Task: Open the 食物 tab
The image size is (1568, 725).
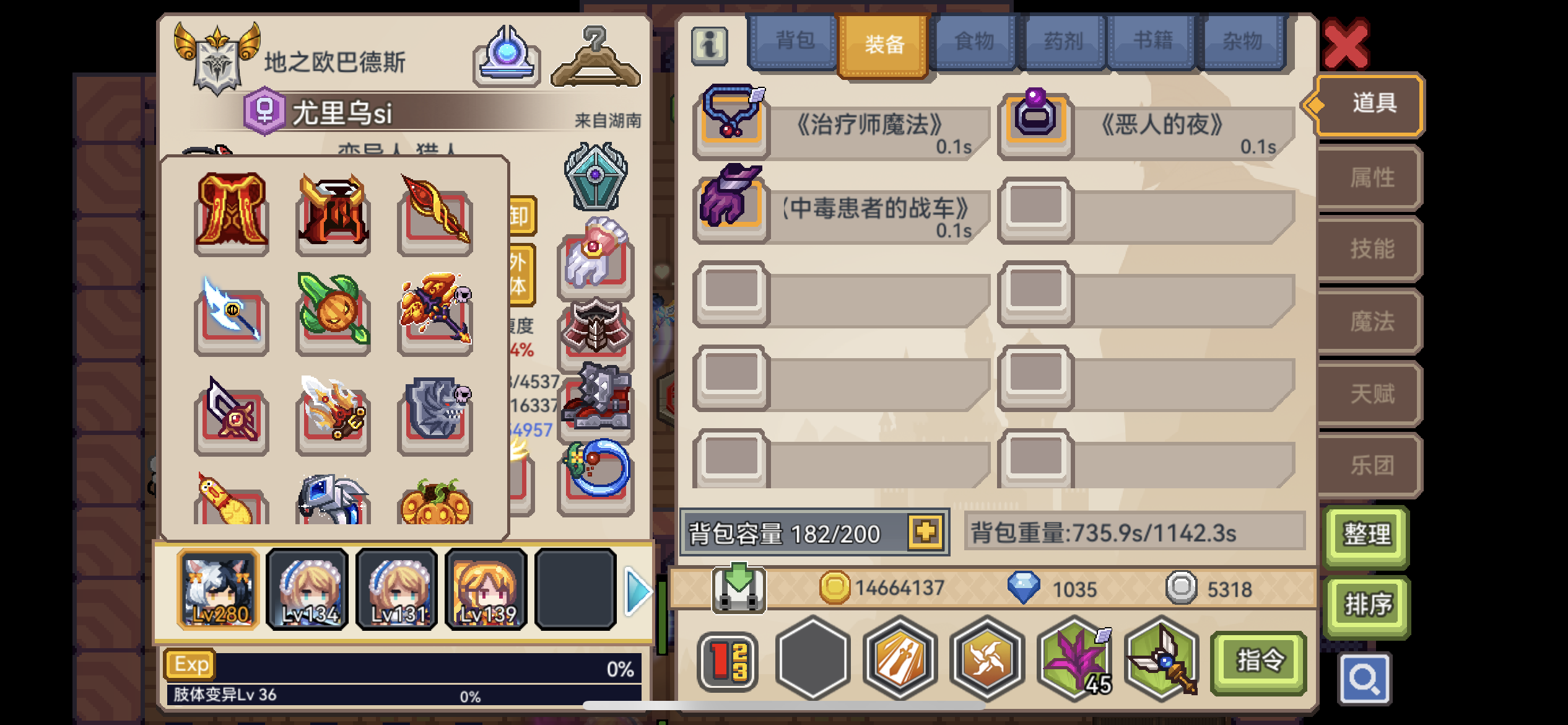Action: pyautogui.click(x=973, y=40)
